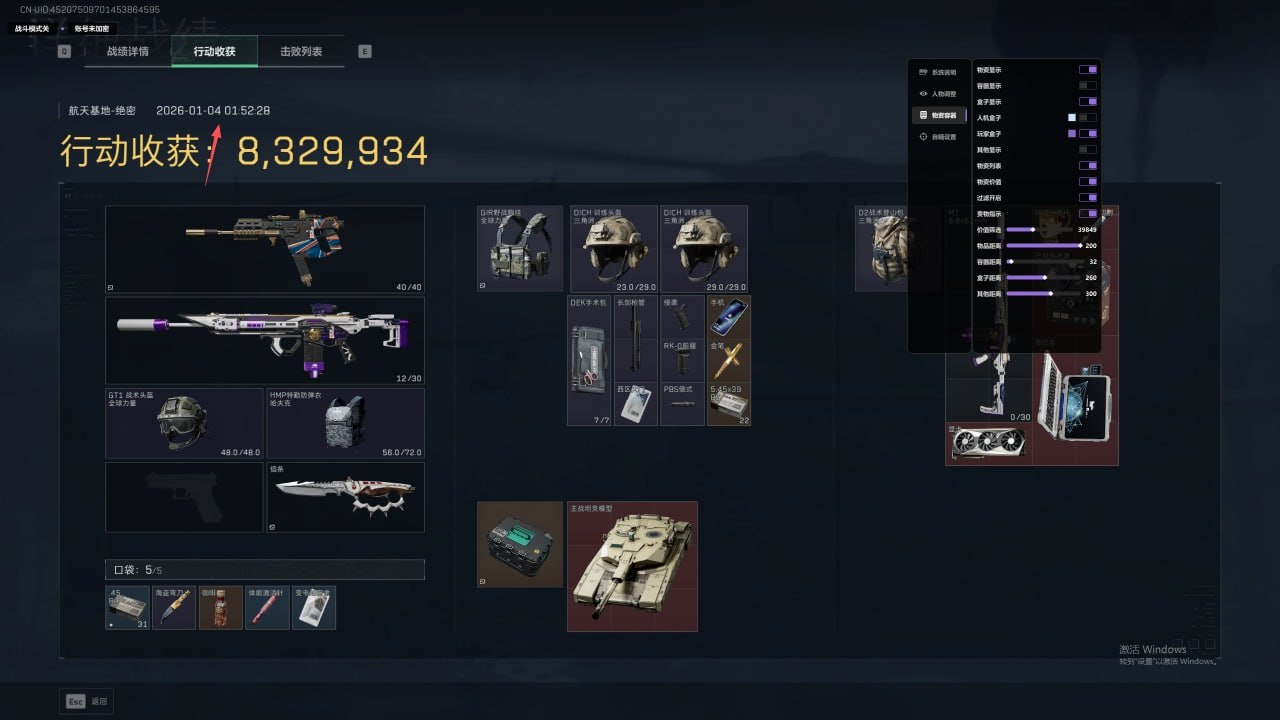Toggle the 容器显示 switch
This screenshot has width=1280, height=720.
(x=1087, y=86)
